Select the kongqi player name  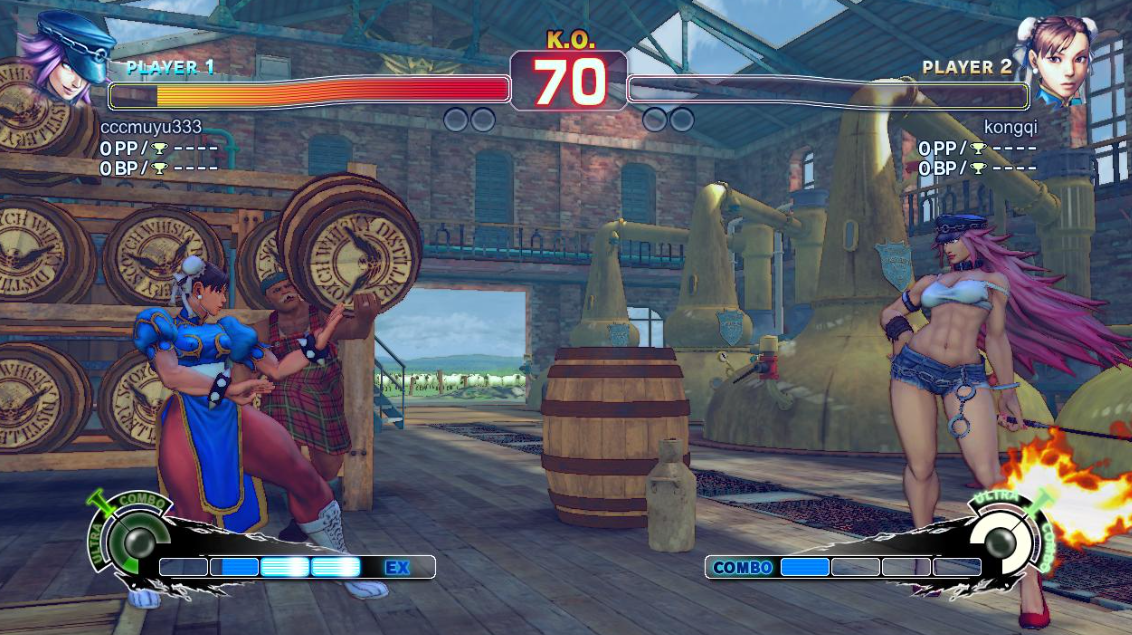point(1010,127)
